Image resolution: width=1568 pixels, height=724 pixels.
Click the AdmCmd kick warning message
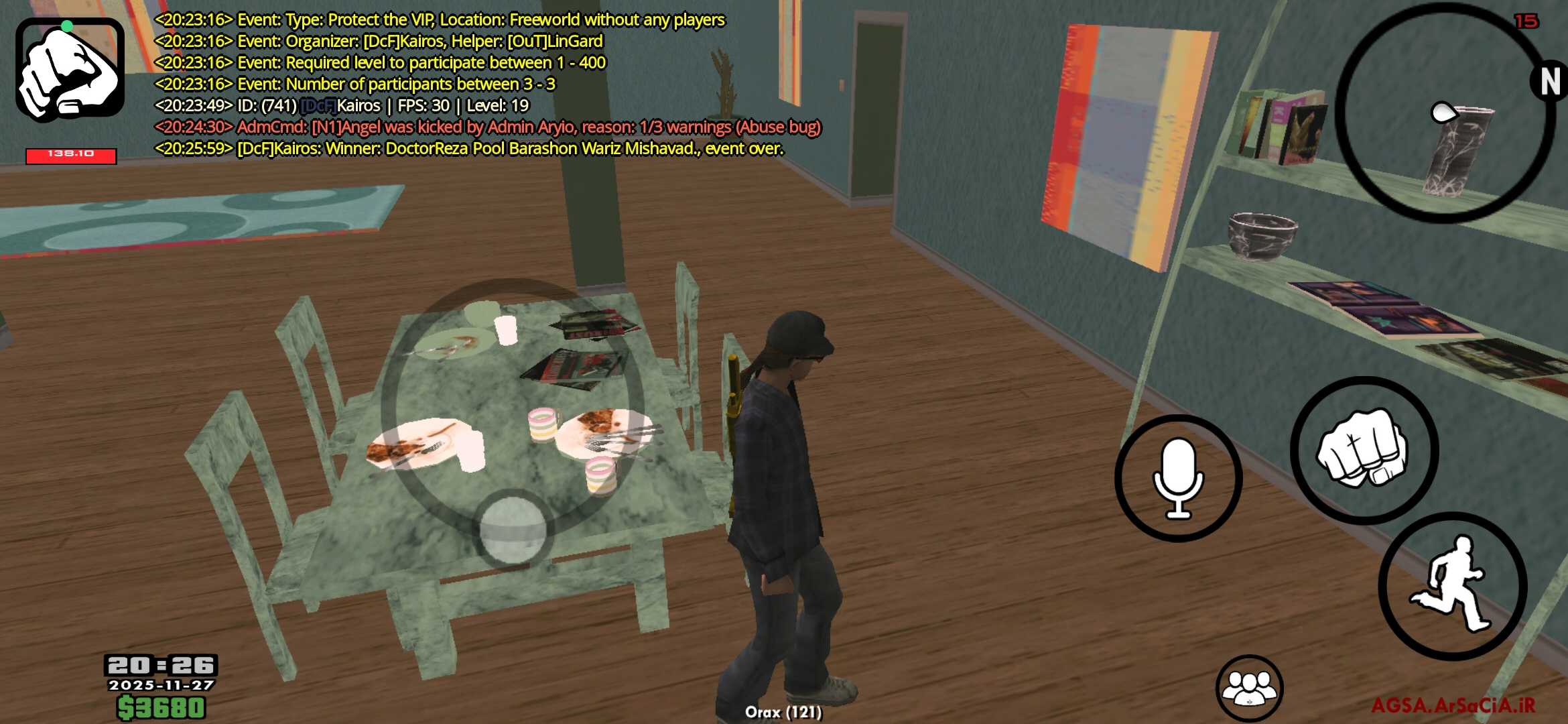pos(489,127)
